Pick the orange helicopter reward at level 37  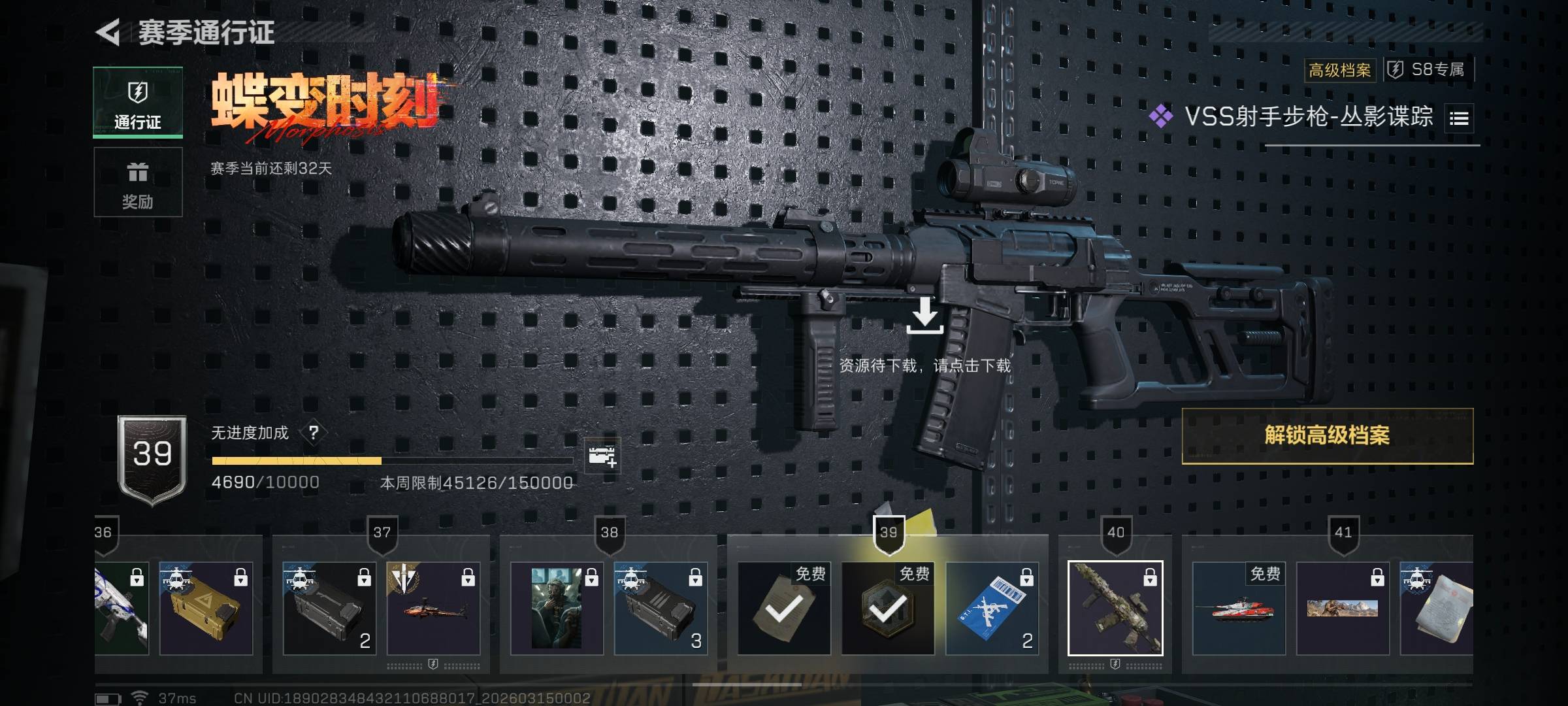click(x=433, y=608)
